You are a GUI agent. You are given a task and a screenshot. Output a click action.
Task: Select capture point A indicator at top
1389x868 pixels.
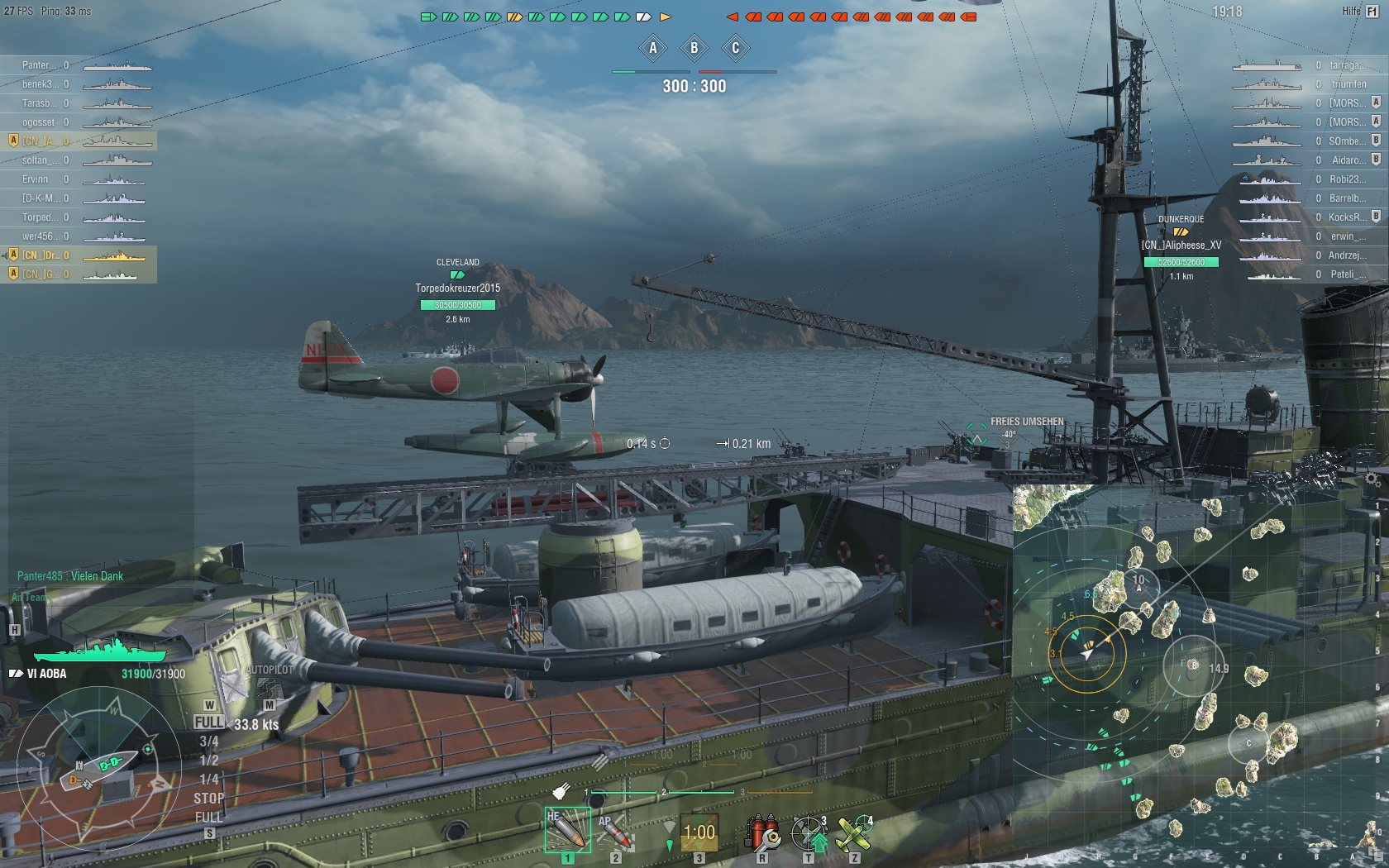(653, 48)
